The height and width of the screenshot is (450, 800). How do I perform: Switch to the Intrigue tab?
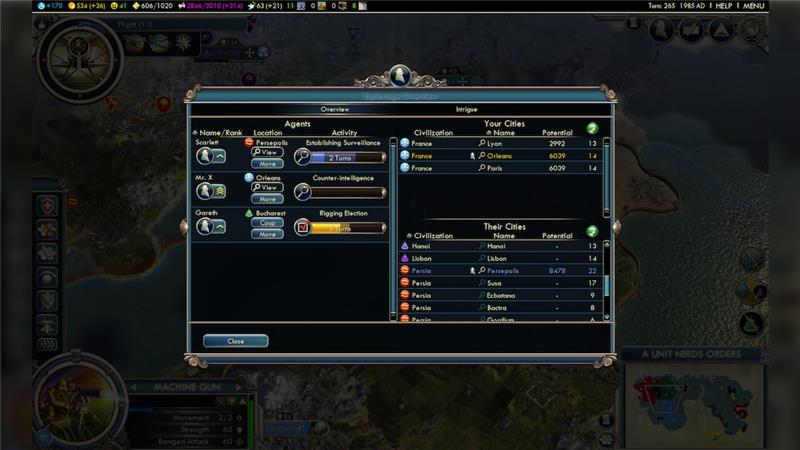[x=466, y=109]
